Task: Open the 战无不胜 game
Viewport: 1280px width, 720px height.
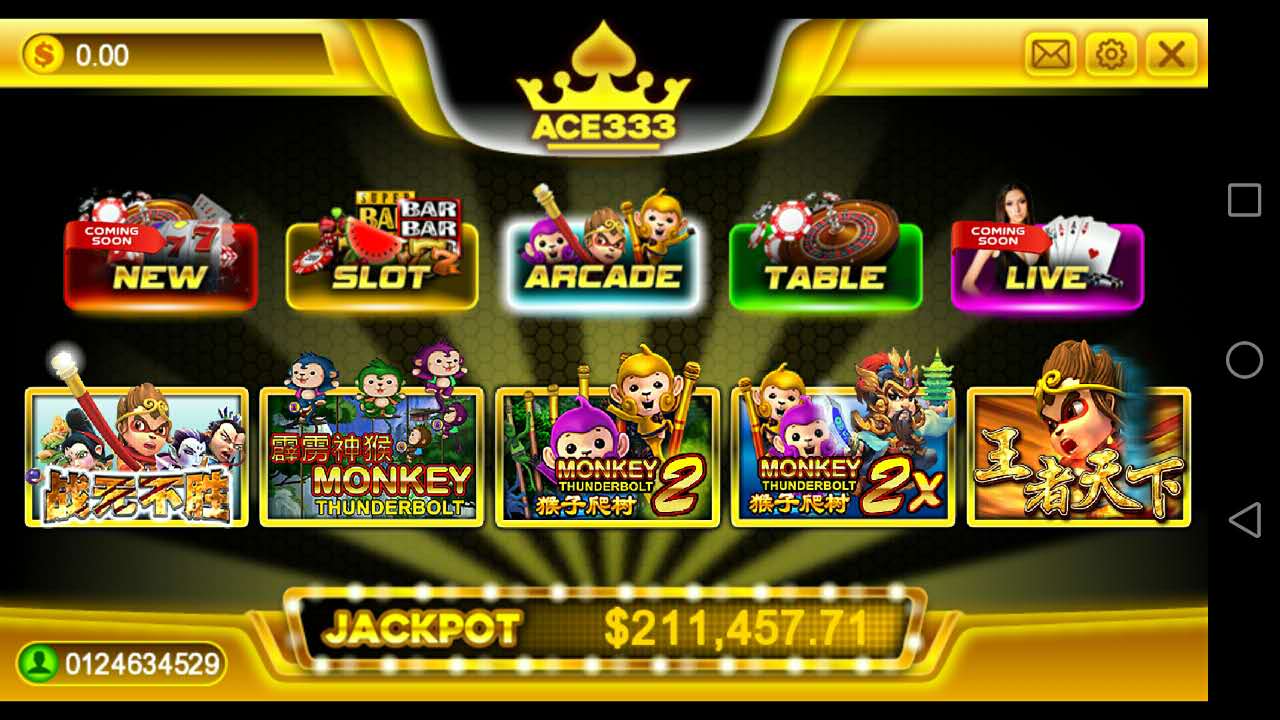Action: pyautogui.click(x=135, y=455)
